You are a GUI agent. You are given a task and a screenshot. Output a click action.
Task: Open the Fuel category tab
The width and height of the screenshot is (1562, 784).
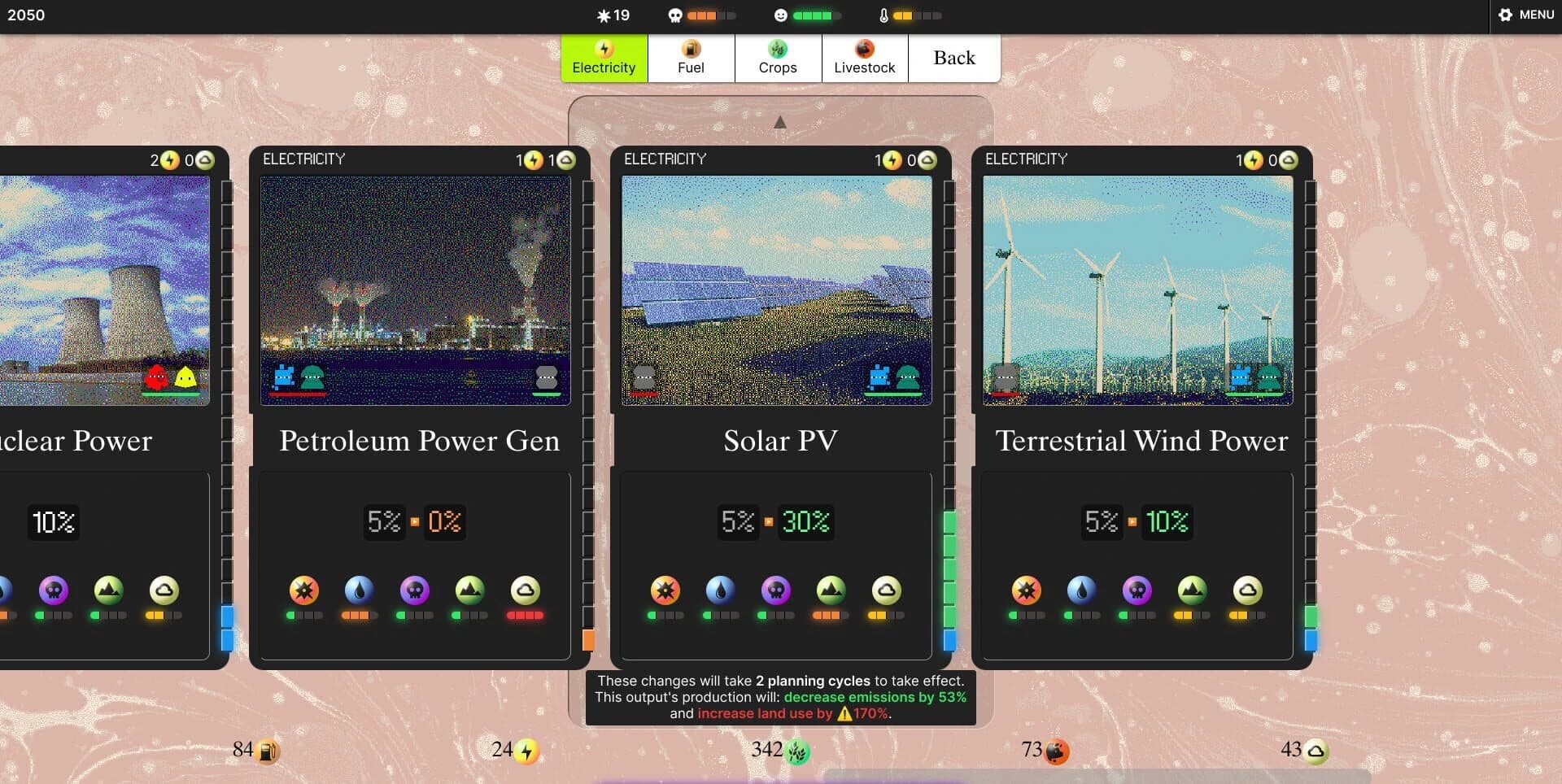tap(691, 58)
